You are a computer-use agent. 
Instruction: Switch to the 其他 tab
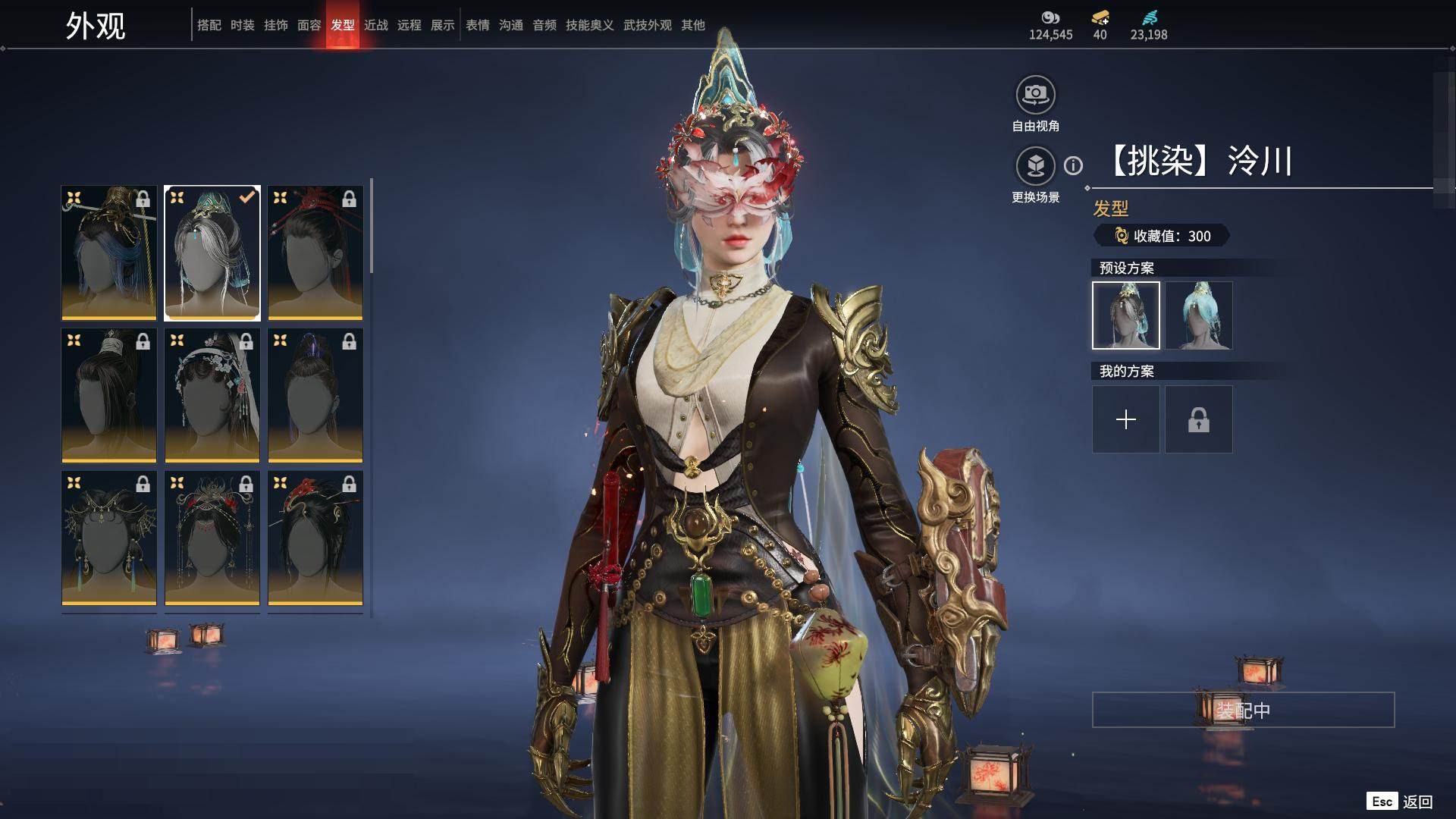692,25
